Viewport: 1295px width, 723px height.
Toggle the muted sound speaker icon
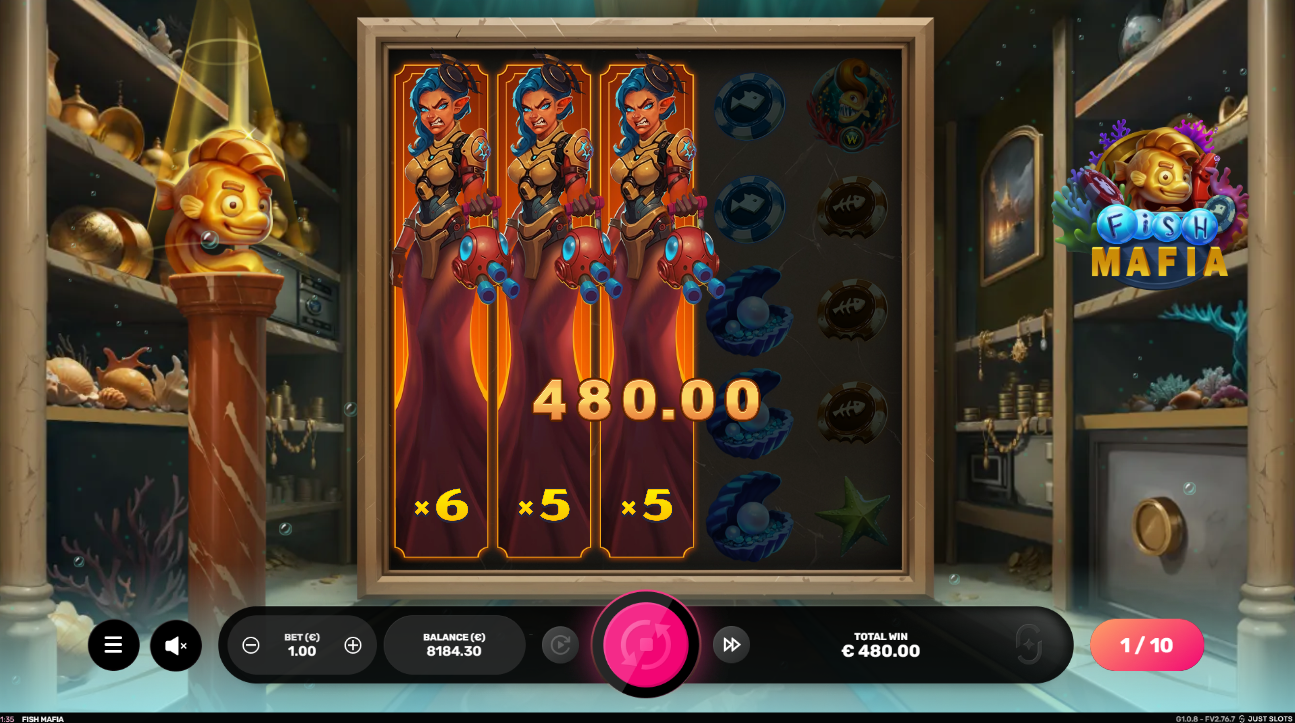176,646
